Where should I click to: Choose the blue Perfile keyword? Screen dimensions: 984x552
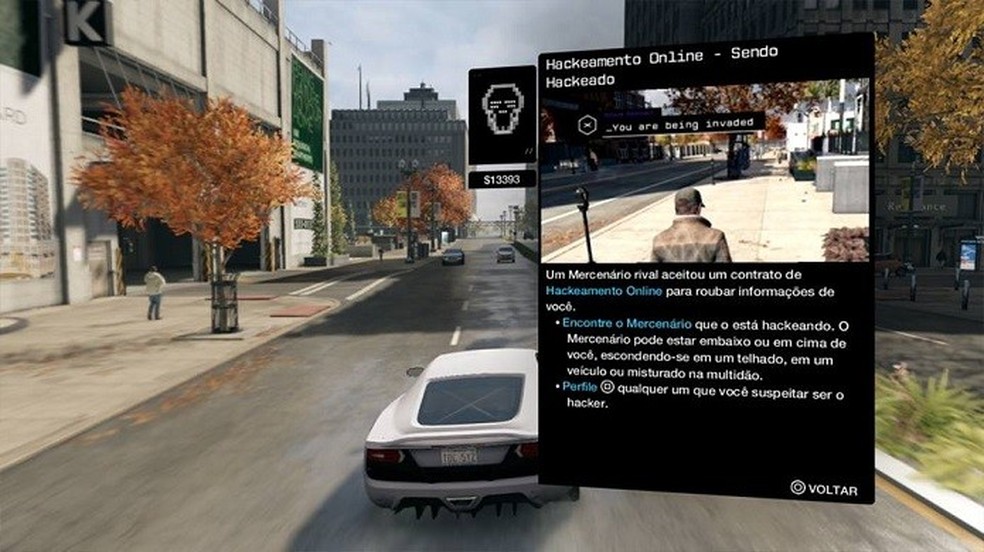(x=580, y=387)
